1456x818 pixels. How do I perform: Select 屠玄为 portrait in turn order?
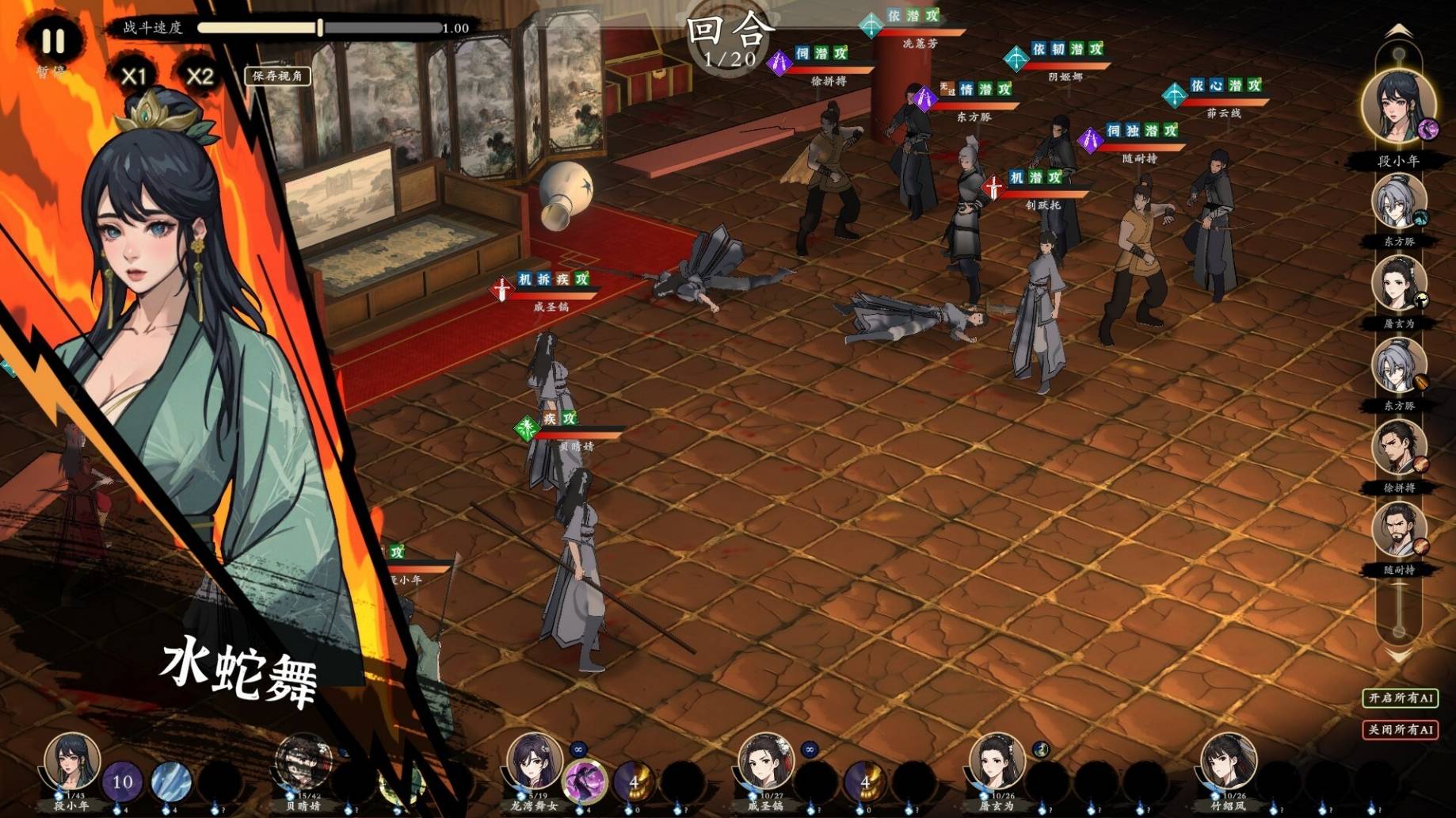(1398, 285)
